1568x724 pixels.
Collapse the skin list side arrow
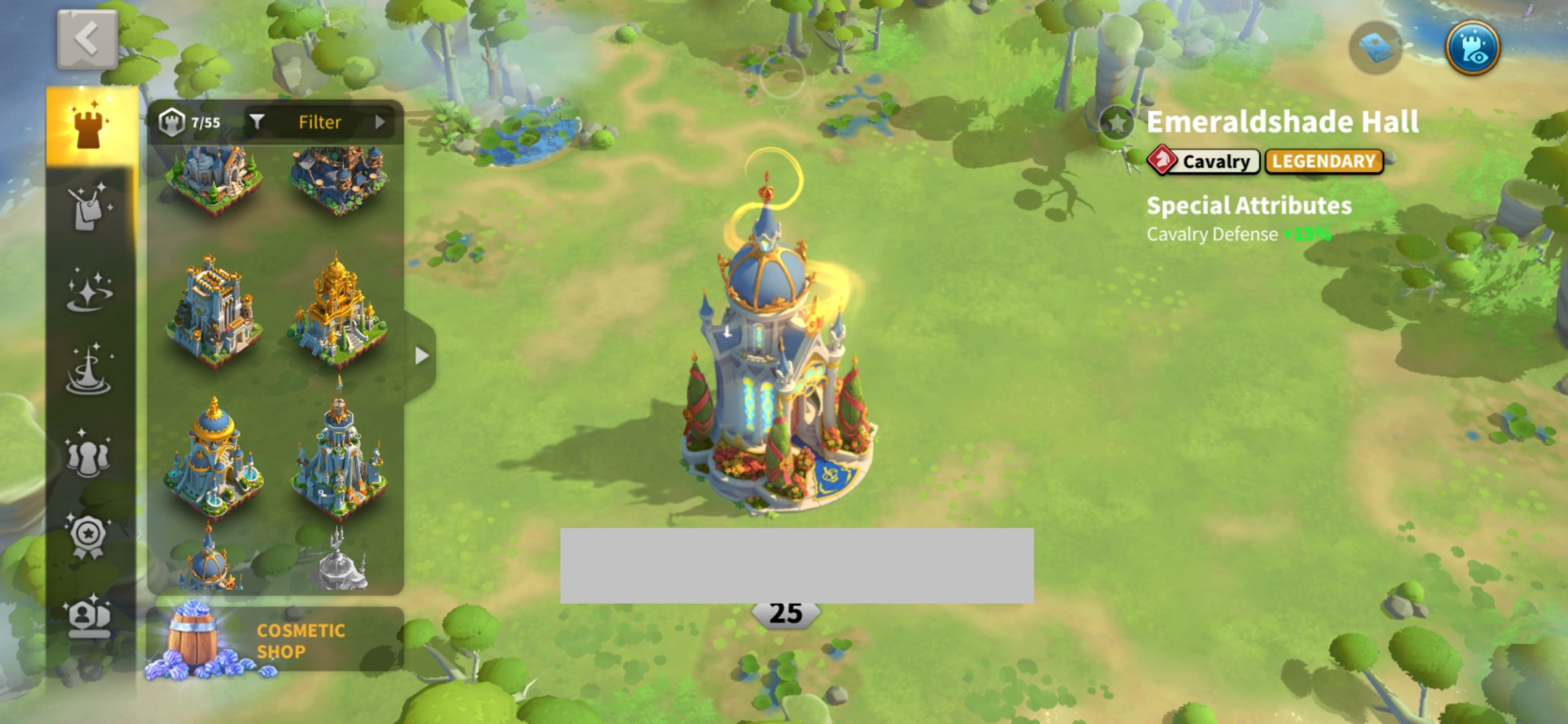[421, 356]
